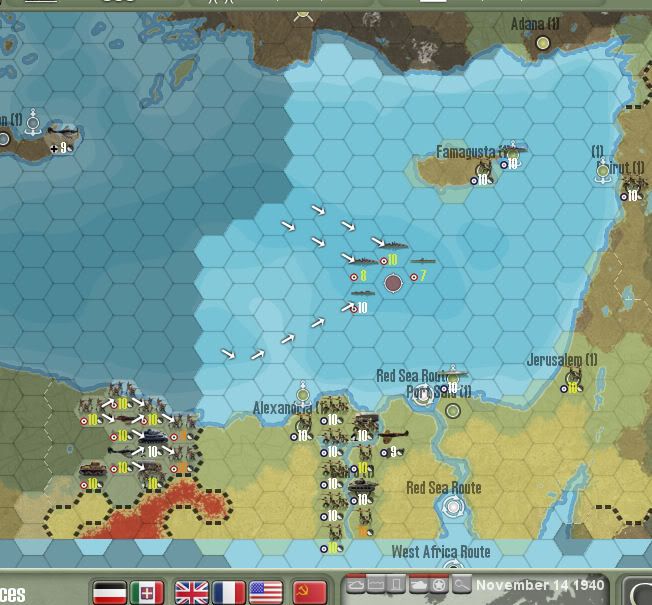Toggle the tank units display button
The height and width of the screenshot is (605, 652).
pyautogui.click(x=418, y=584)
